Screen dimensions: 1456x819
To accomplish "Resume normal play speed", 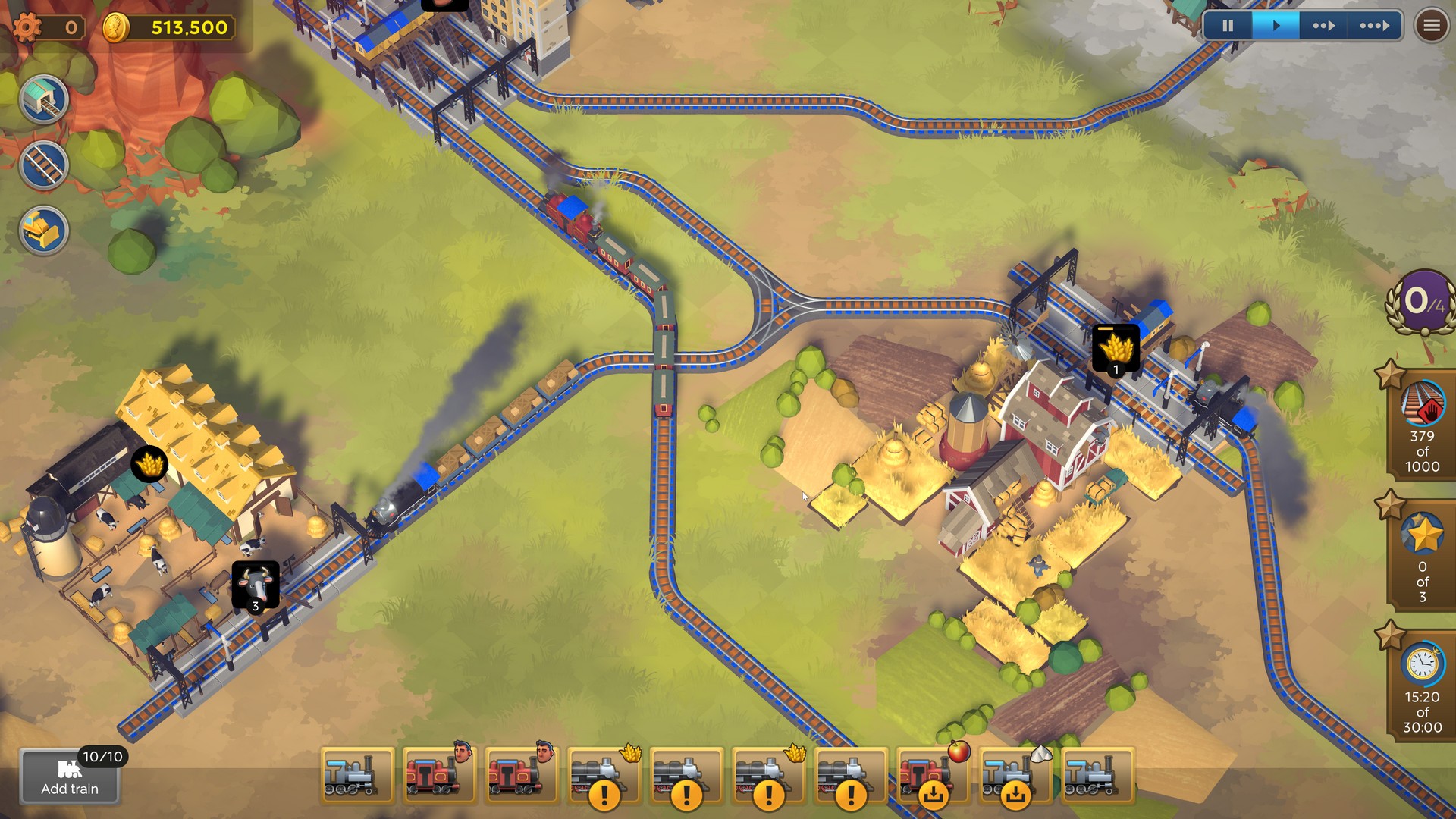I will point(1276,25).
